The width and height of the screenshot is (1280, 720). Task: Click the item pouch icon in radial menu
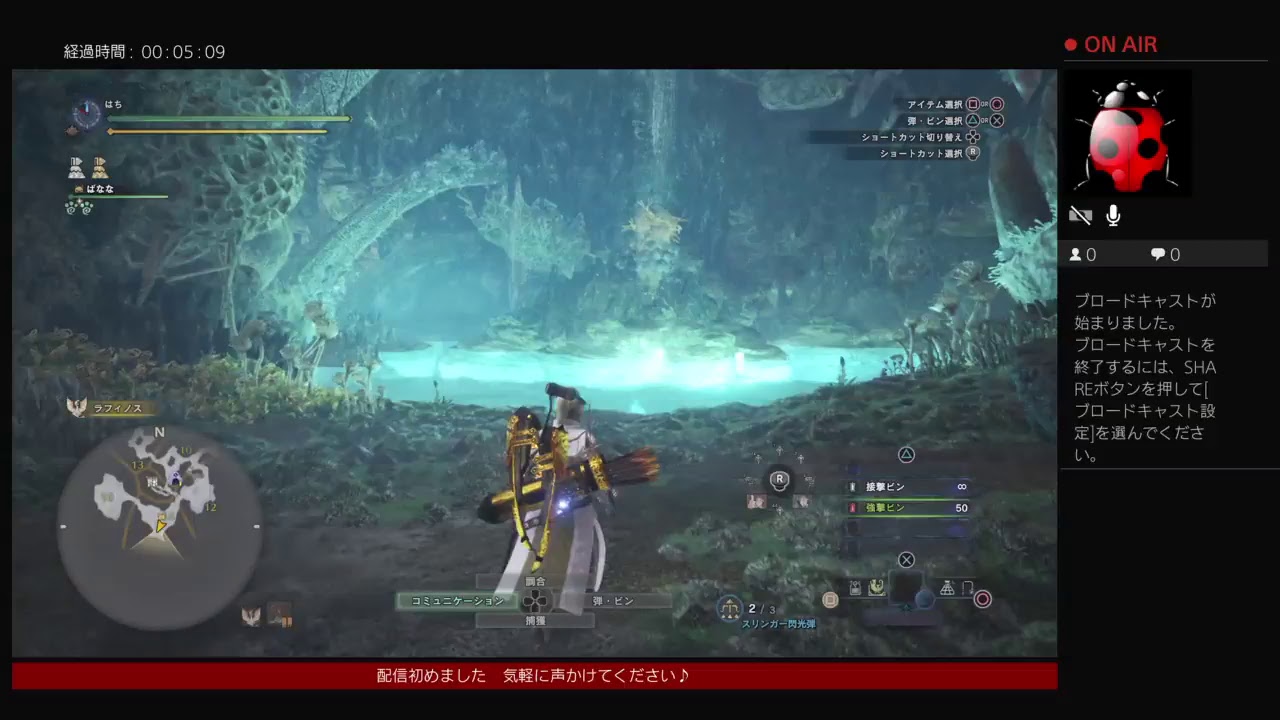(855, 587)
